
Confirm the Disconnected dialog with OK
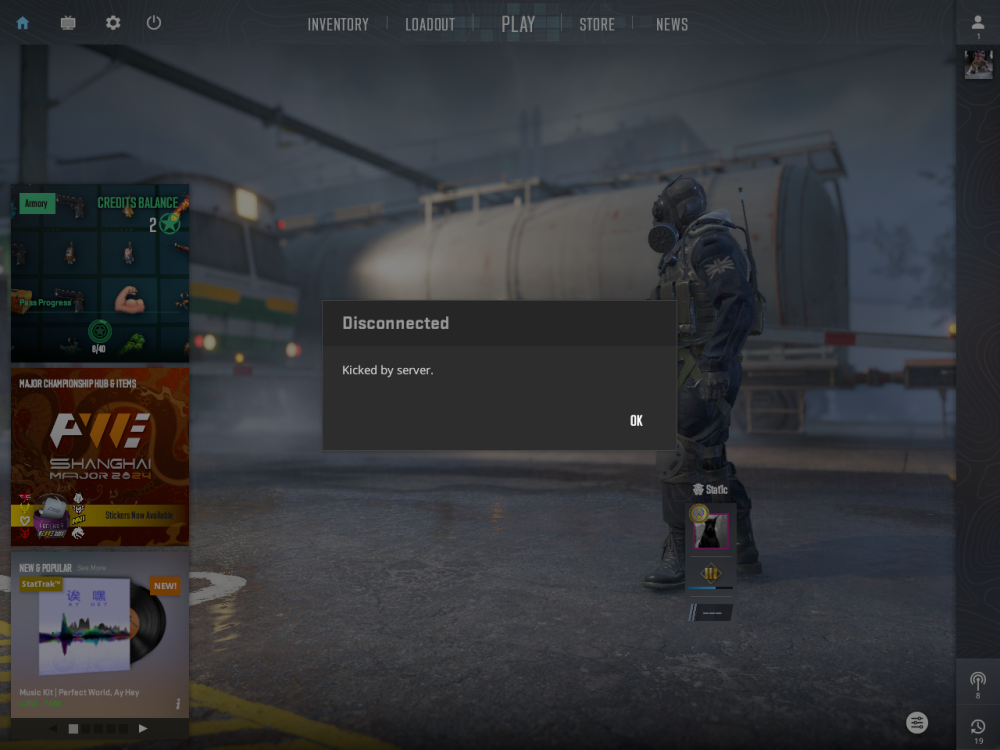(636, 421)
